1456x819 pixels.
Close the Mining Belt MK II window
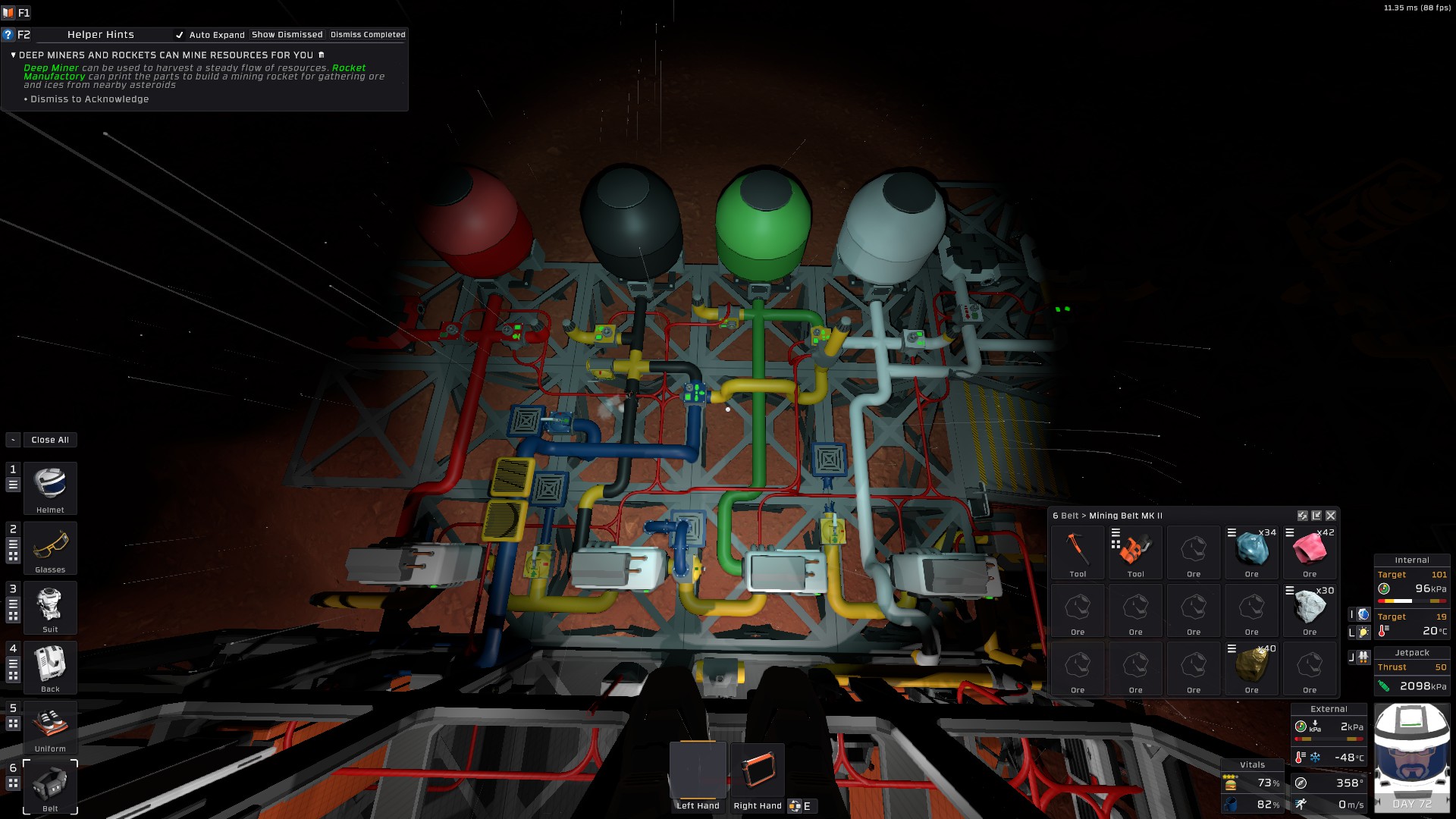1331,516
